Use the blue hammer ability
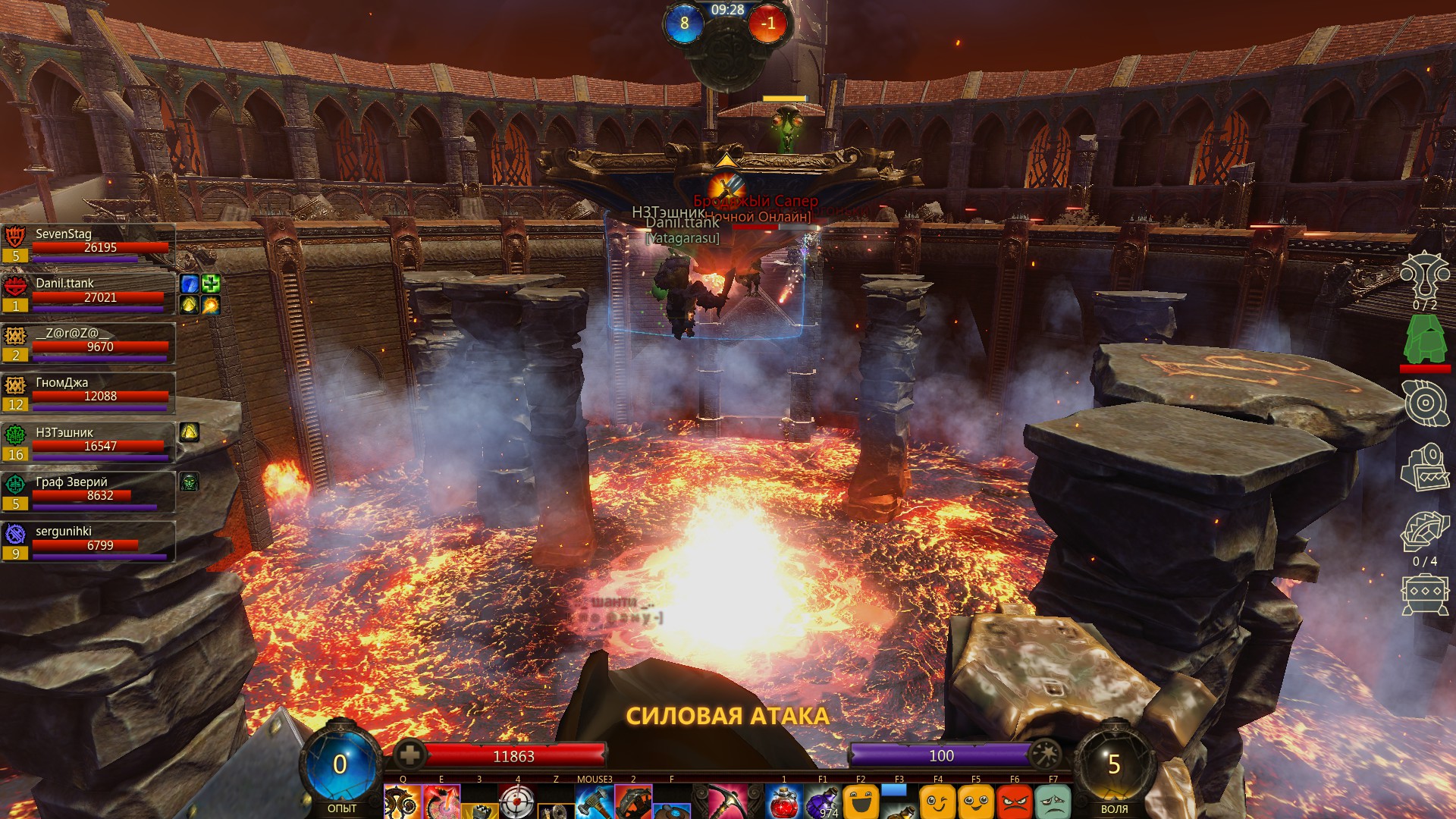Screen dimensions: 1456x819 pos(594,802)
